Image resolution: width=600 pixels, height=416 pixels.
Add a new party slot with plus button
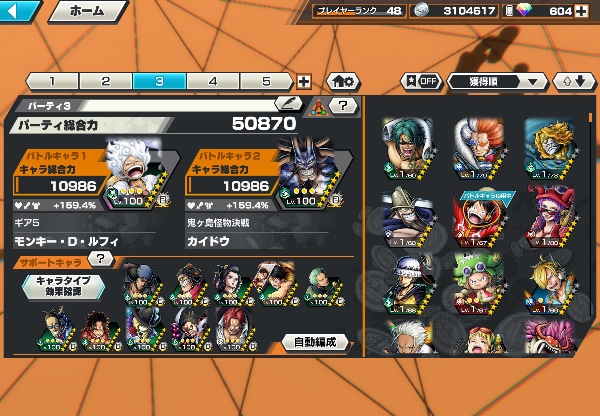pos(304,82)
